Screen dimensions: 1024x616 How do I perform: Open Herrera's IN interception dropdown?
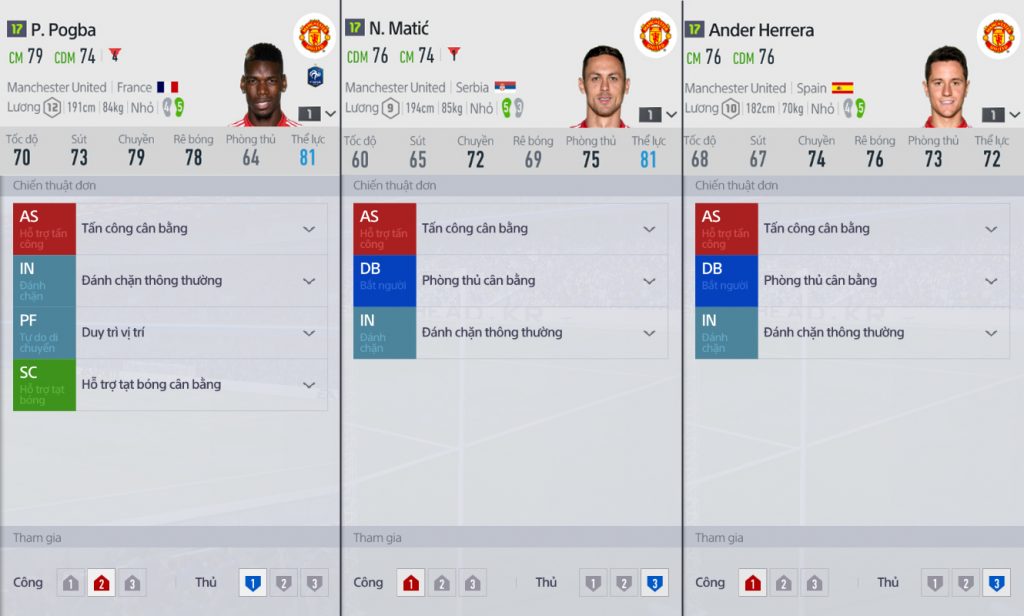(991, 333)
